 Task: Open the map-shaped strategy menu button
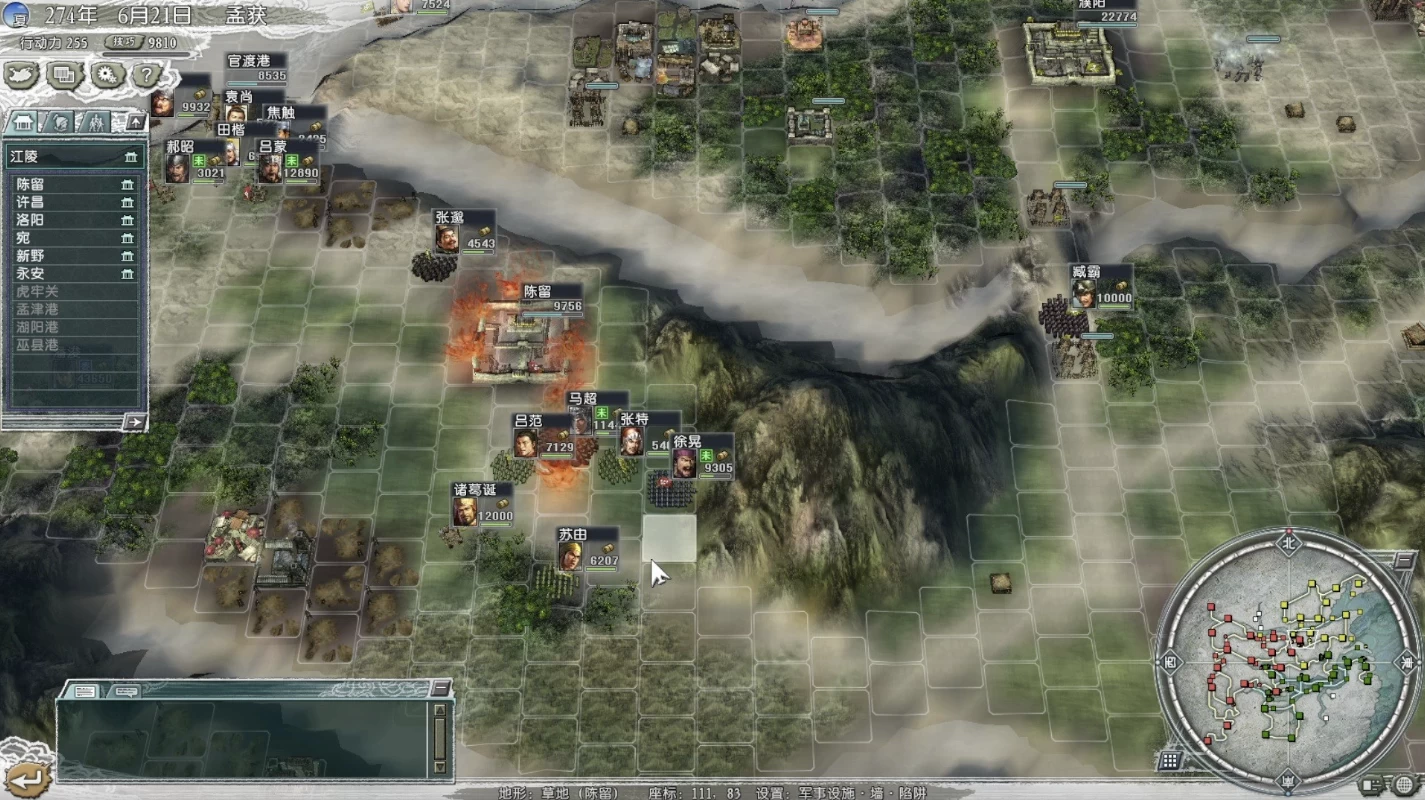[x=22, y=75]
